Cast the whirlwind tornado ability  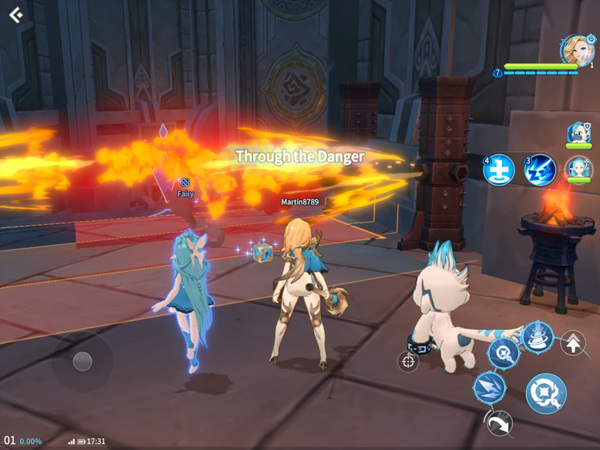[x=538, y=336]
